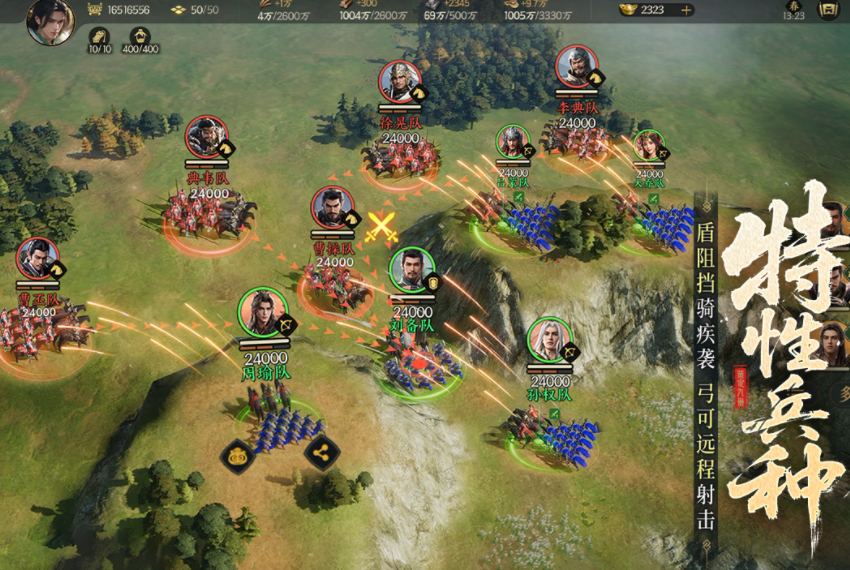
Task: Click the gold pouch button below Zhou Yu's troops
Action: coord(237,455)
